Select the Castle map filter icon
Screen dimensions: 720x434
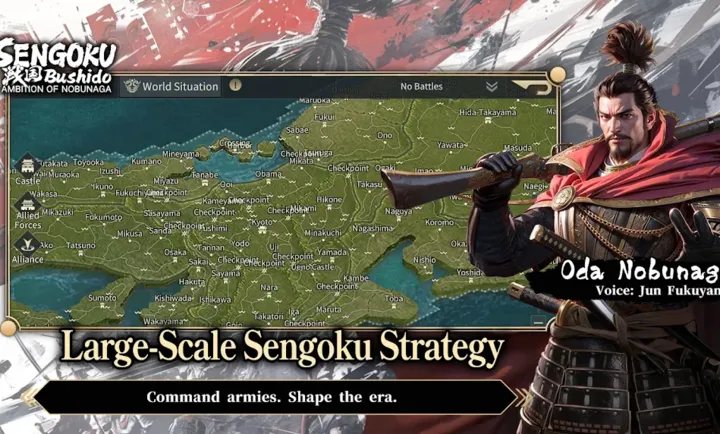28,165
